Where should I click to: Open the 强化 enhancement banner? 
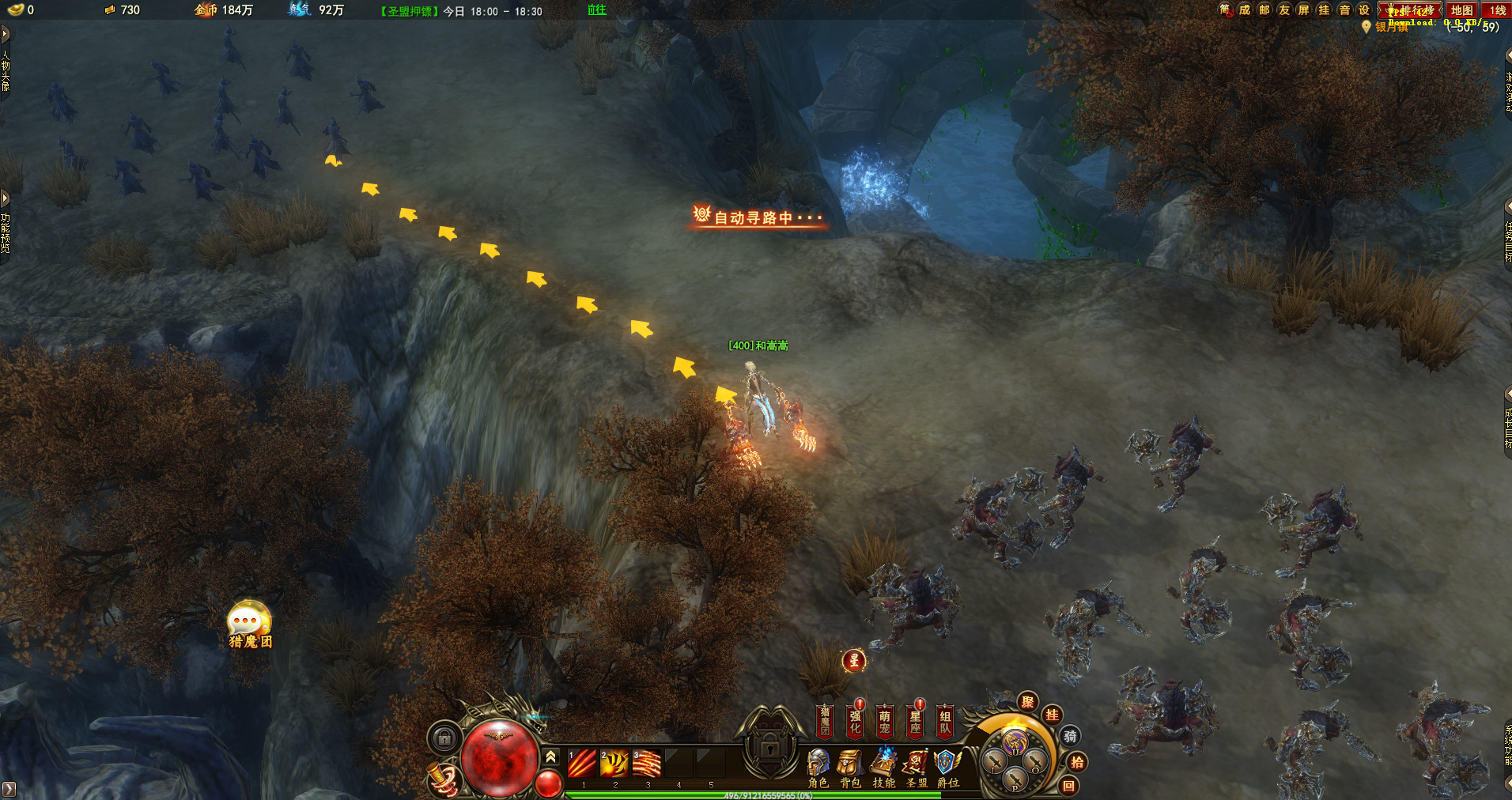[855, 721]
